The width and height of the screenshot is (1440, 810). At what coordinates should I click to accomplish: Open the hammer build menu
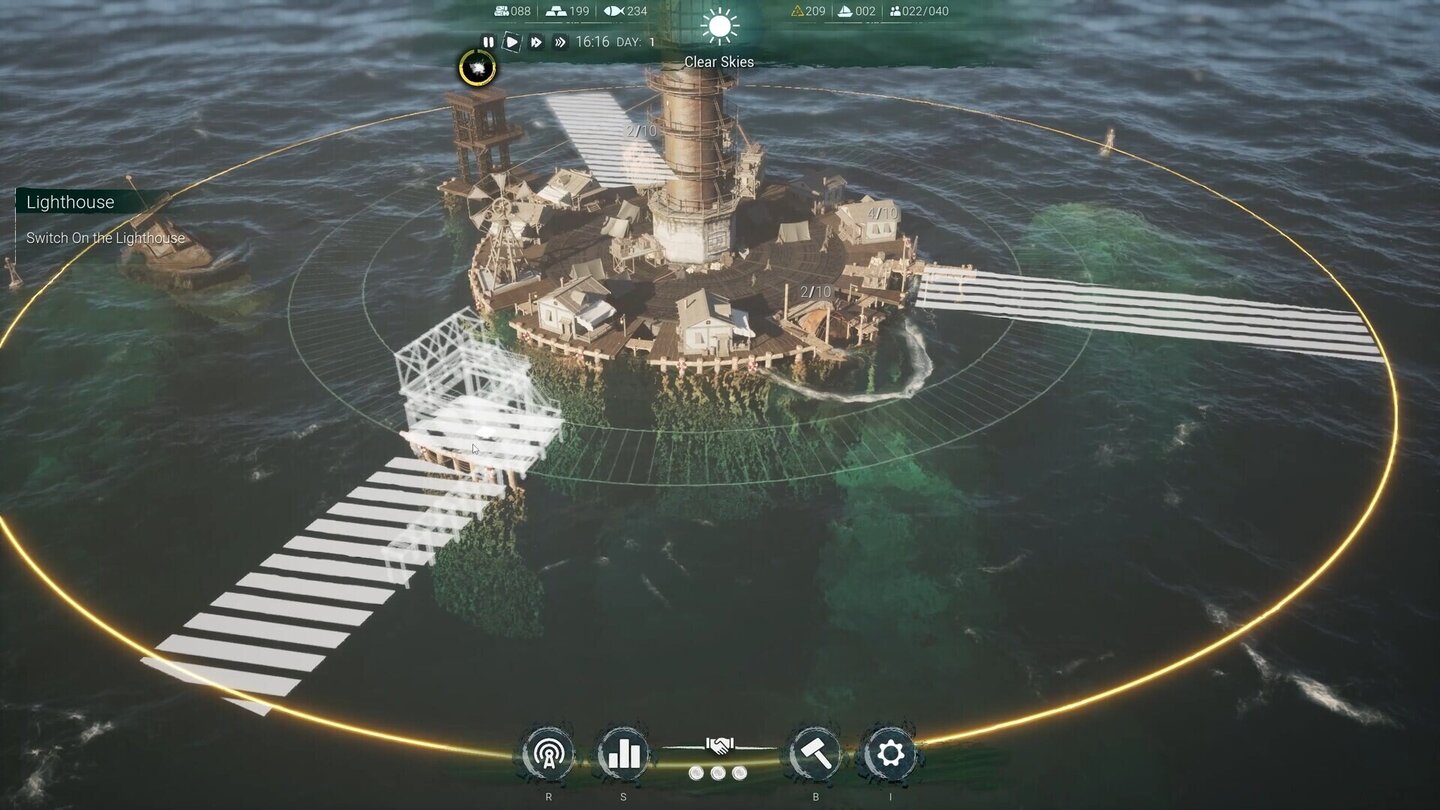coord(814,753)
